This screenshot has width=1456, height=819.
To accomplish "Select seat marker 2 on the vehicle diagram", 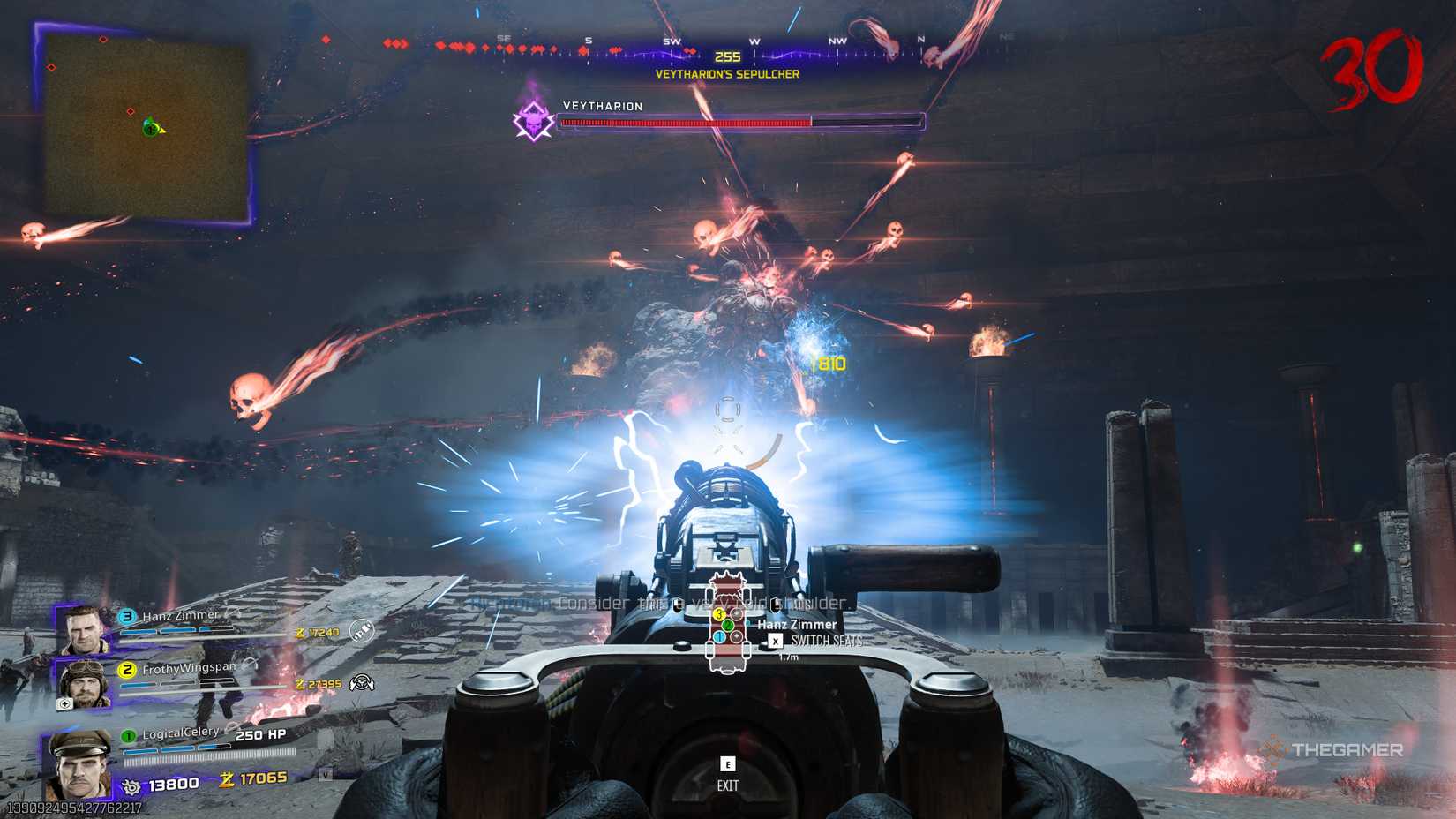I will pyautogui.click(x=727, y=626).
